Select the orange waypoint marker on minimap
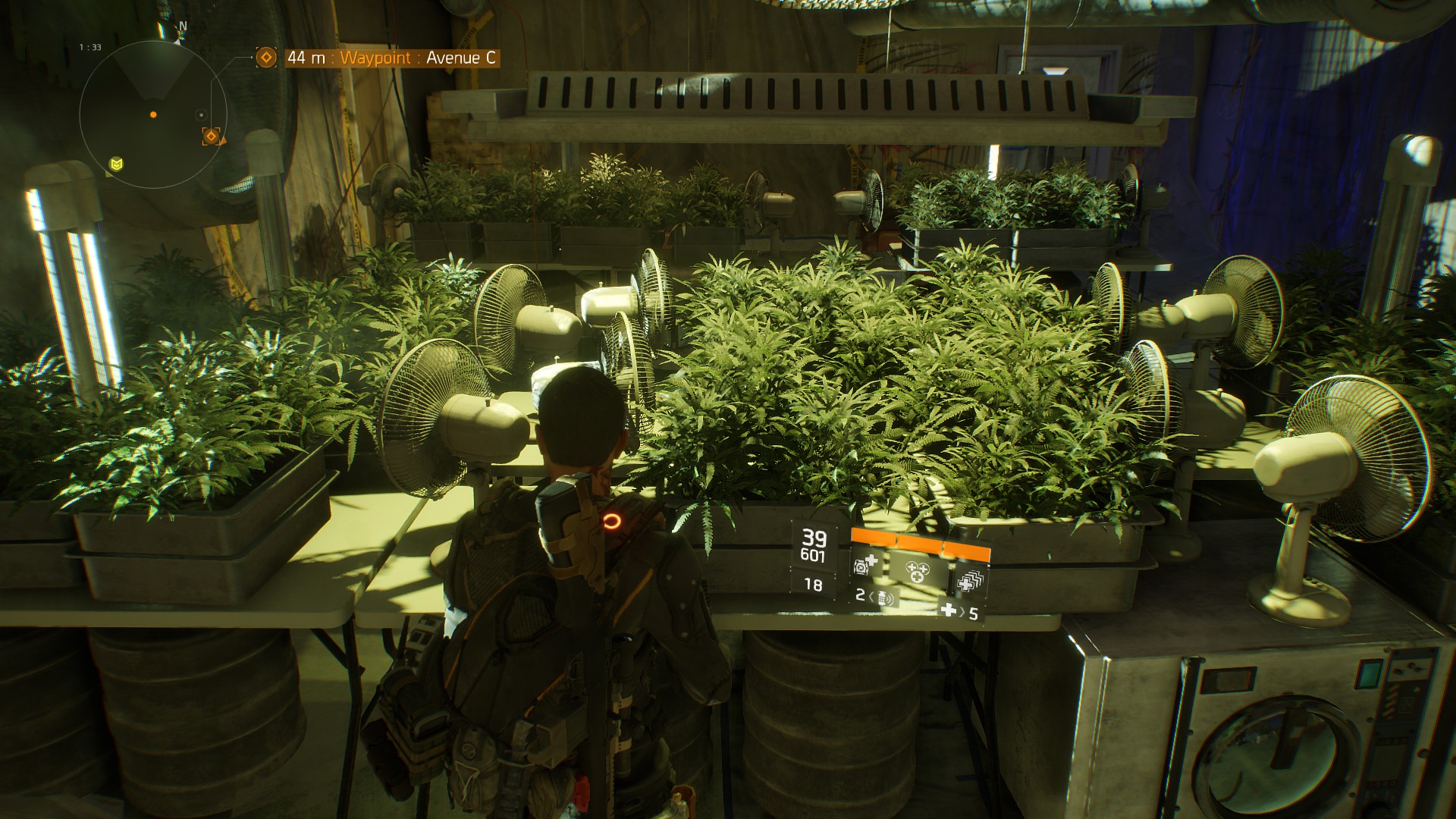 coord(212,136)
